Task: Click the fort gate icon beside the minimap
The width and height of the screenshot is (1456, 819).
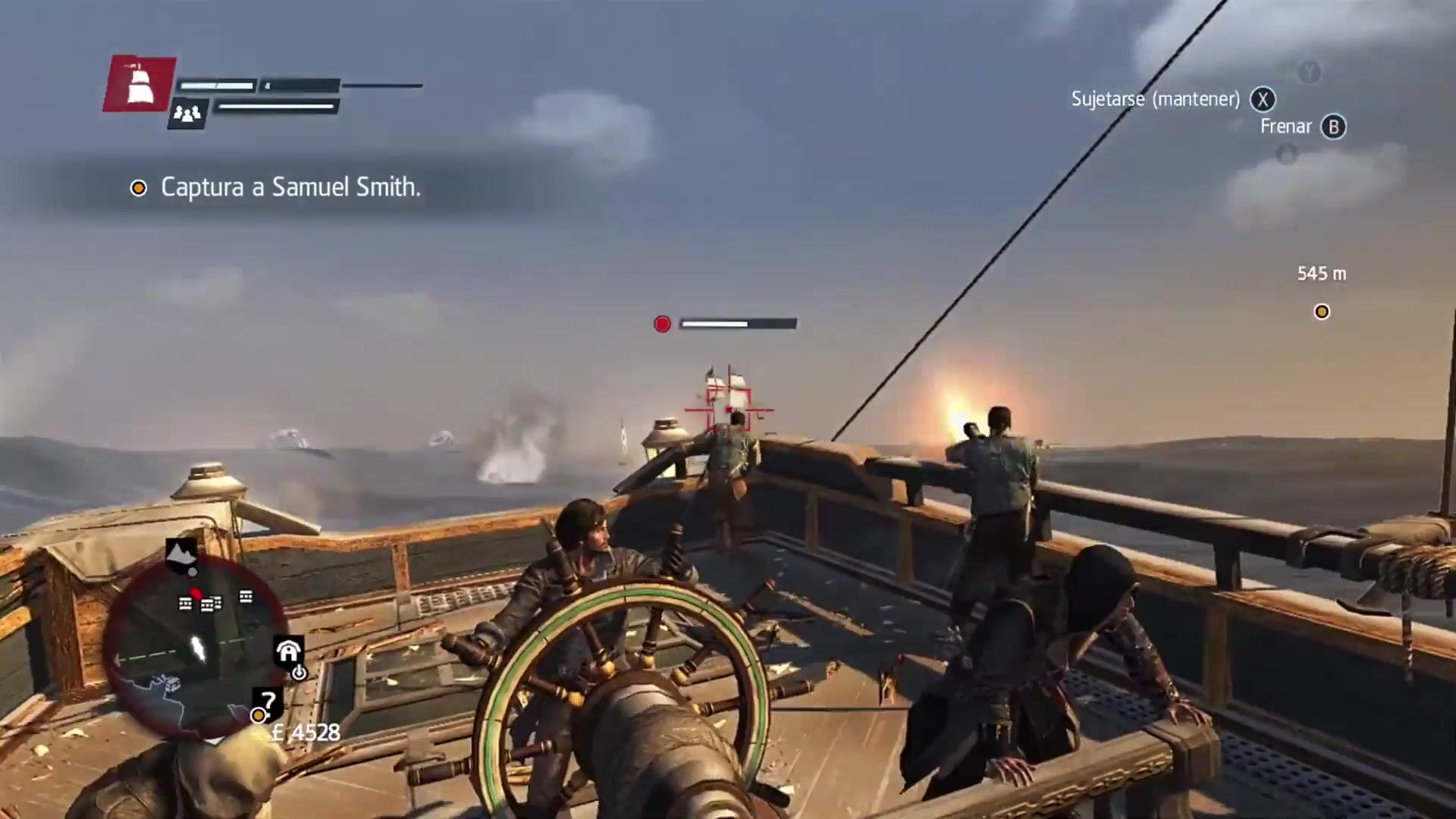Action: pyautogui.click(x=288, y=651)
